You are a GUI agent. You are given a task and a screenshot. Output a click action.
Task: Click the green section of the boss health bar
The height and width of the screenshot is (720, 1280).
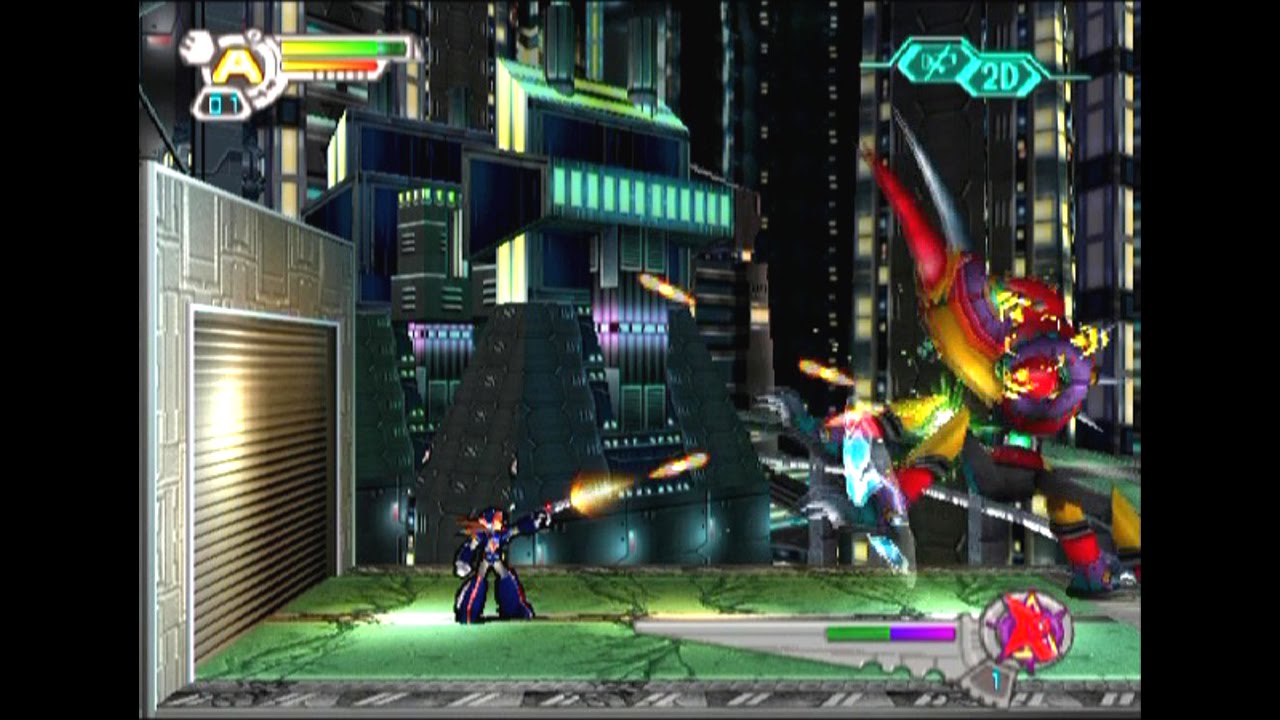click(860, 632)
